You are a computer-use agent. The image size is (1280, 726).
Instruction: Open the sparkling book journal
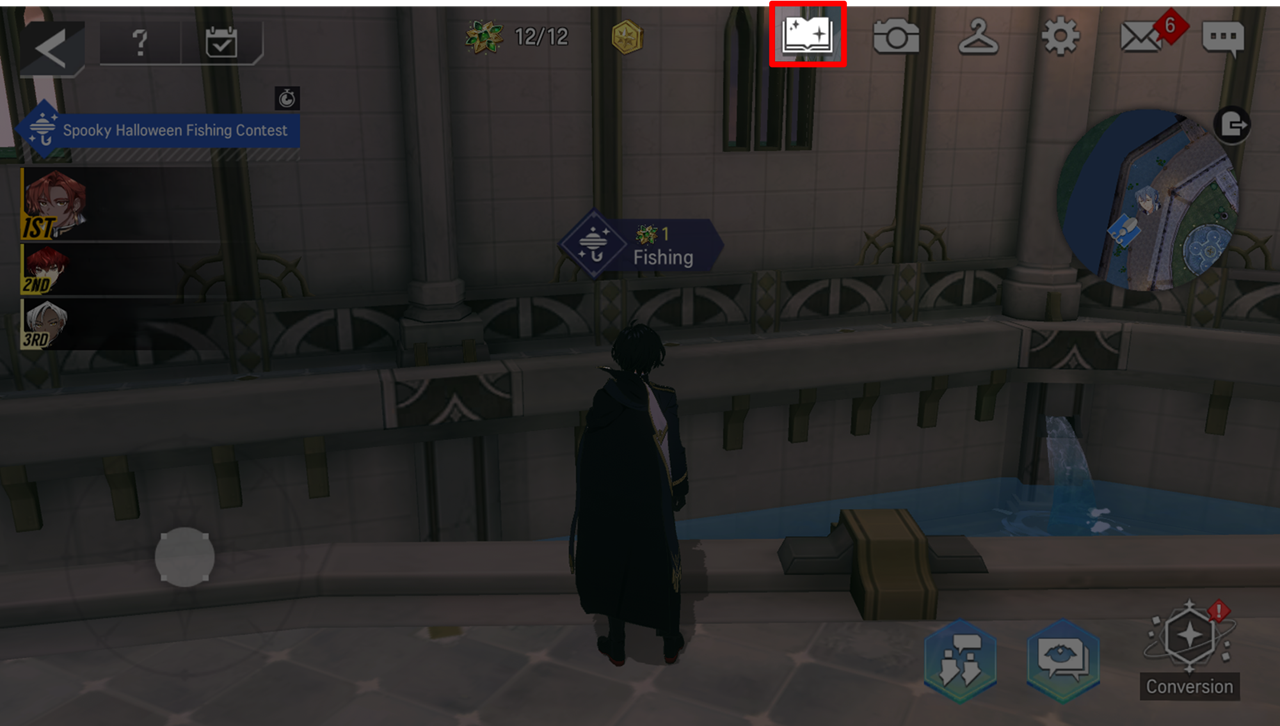click(x=808, y=35)
